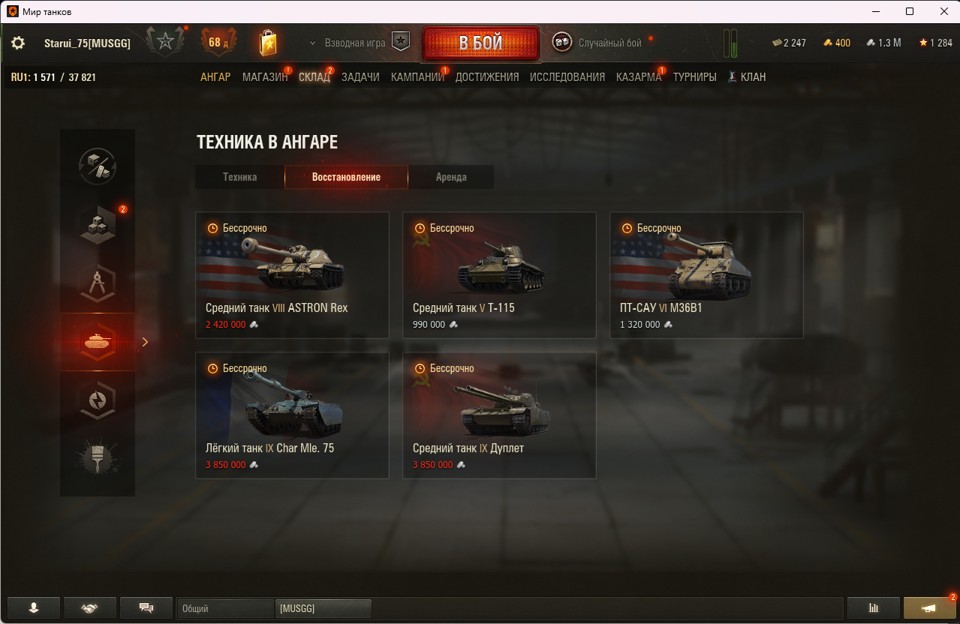Start battle with the В БОЙ button
The height and width of the screenshot is (624, 960).
tap(480, 43)
